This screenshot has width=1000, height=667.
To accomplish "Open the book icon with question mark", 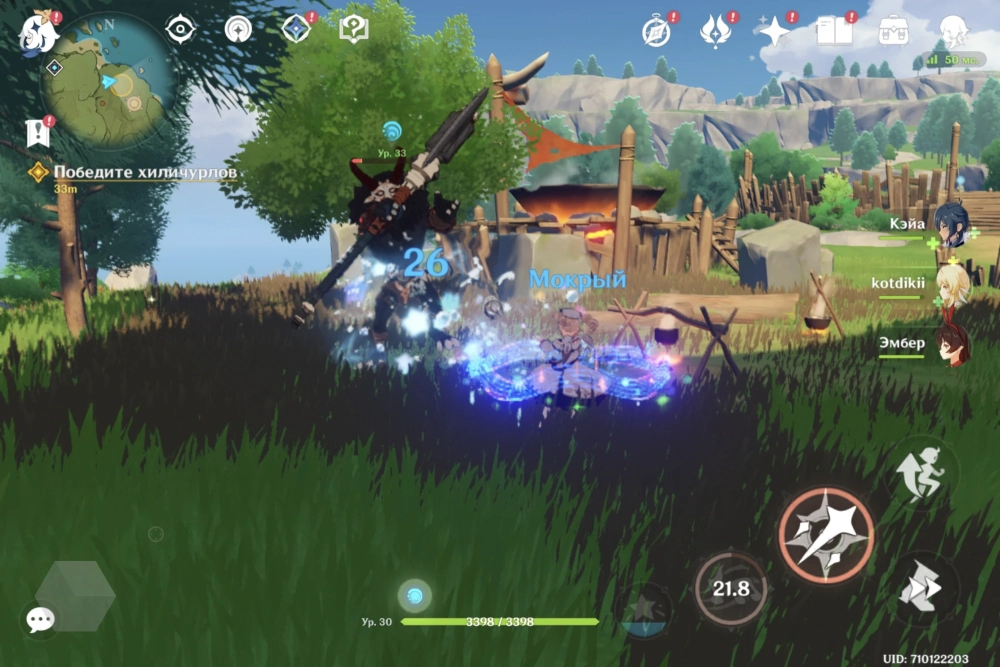I will pos(354,30).
